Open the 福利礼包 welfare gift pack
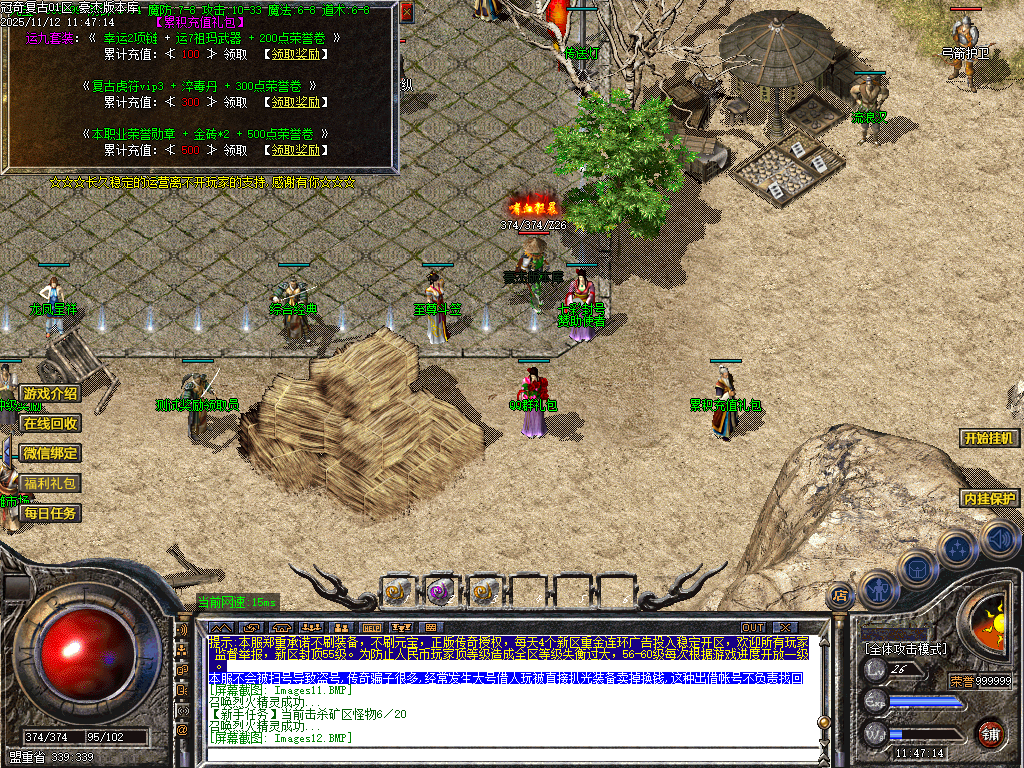The height and width of the screenshot is (768, 1024). 51,484
